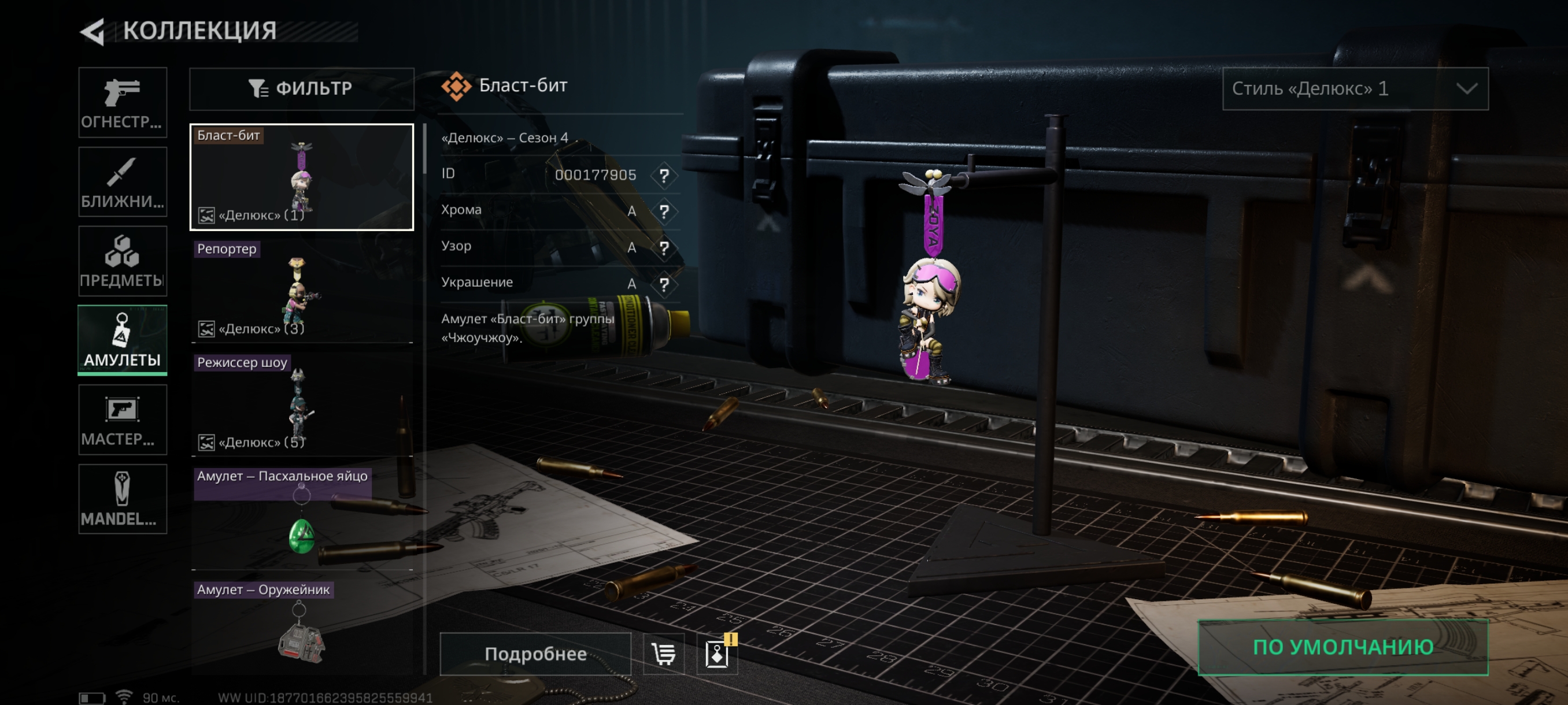Show help for Узор grade
Viewport: 1568px width, 705px height.
[664, 248]
